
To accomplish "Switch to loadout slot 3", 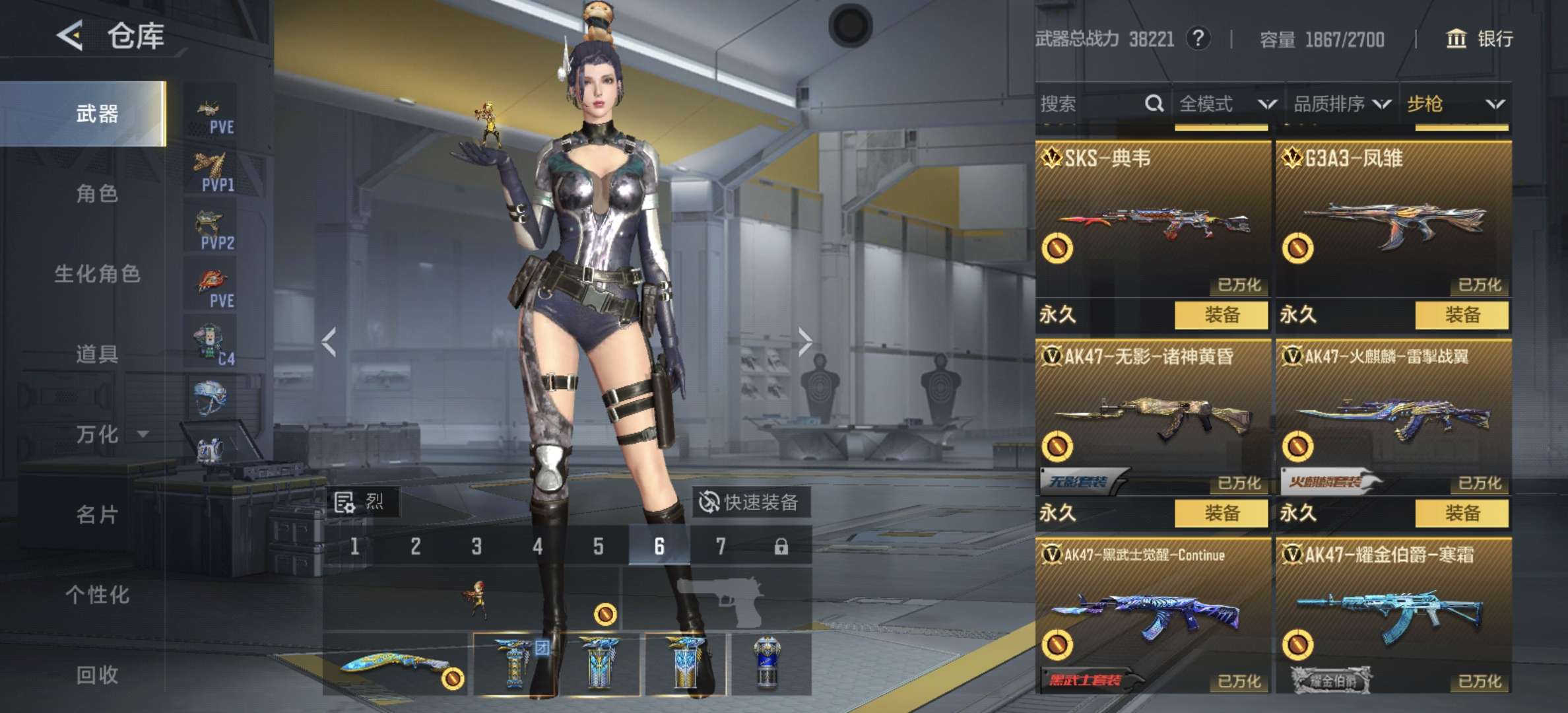I will point(476,546).
